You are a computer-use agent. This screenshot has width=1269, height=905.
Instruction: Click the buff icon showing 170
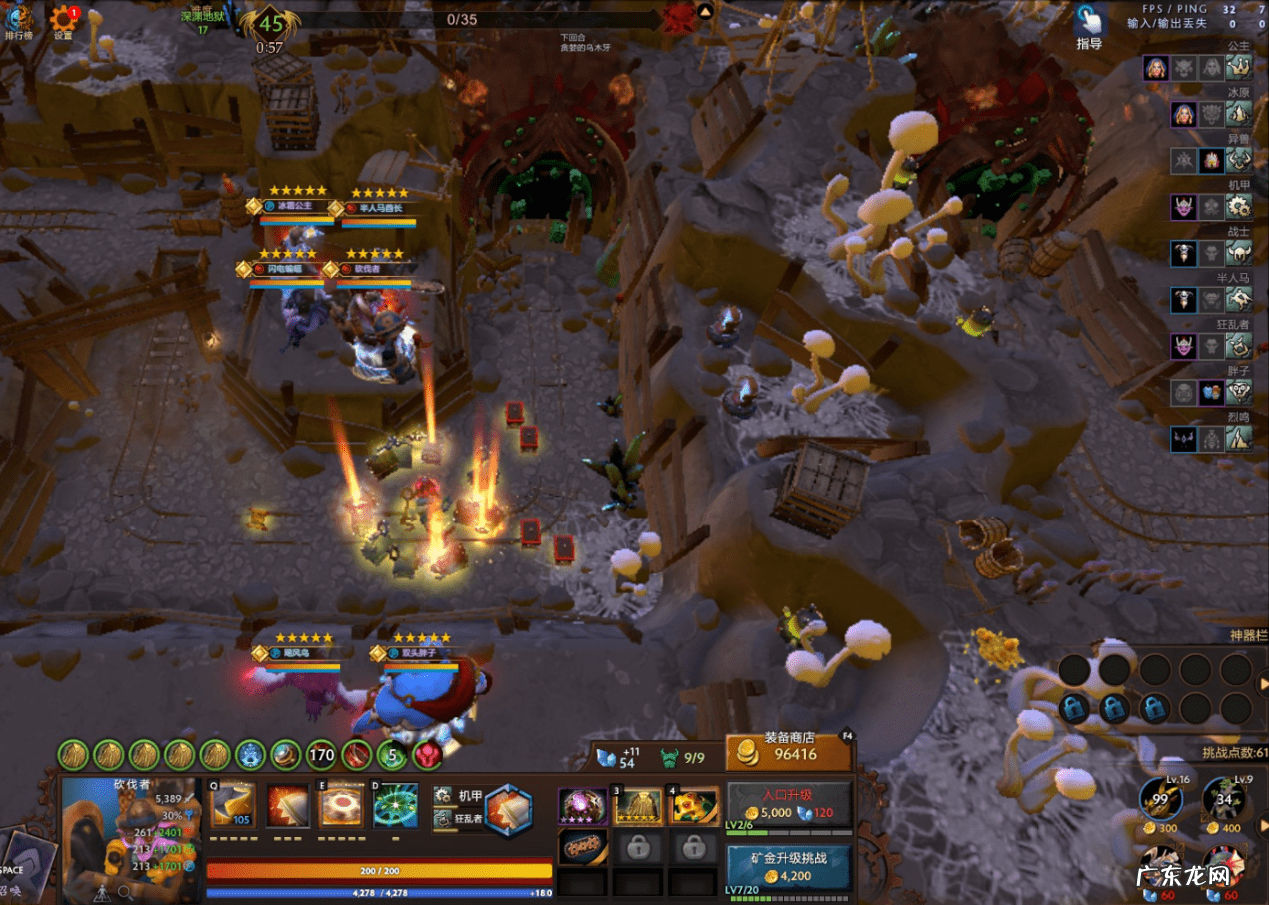coord(320,755)
